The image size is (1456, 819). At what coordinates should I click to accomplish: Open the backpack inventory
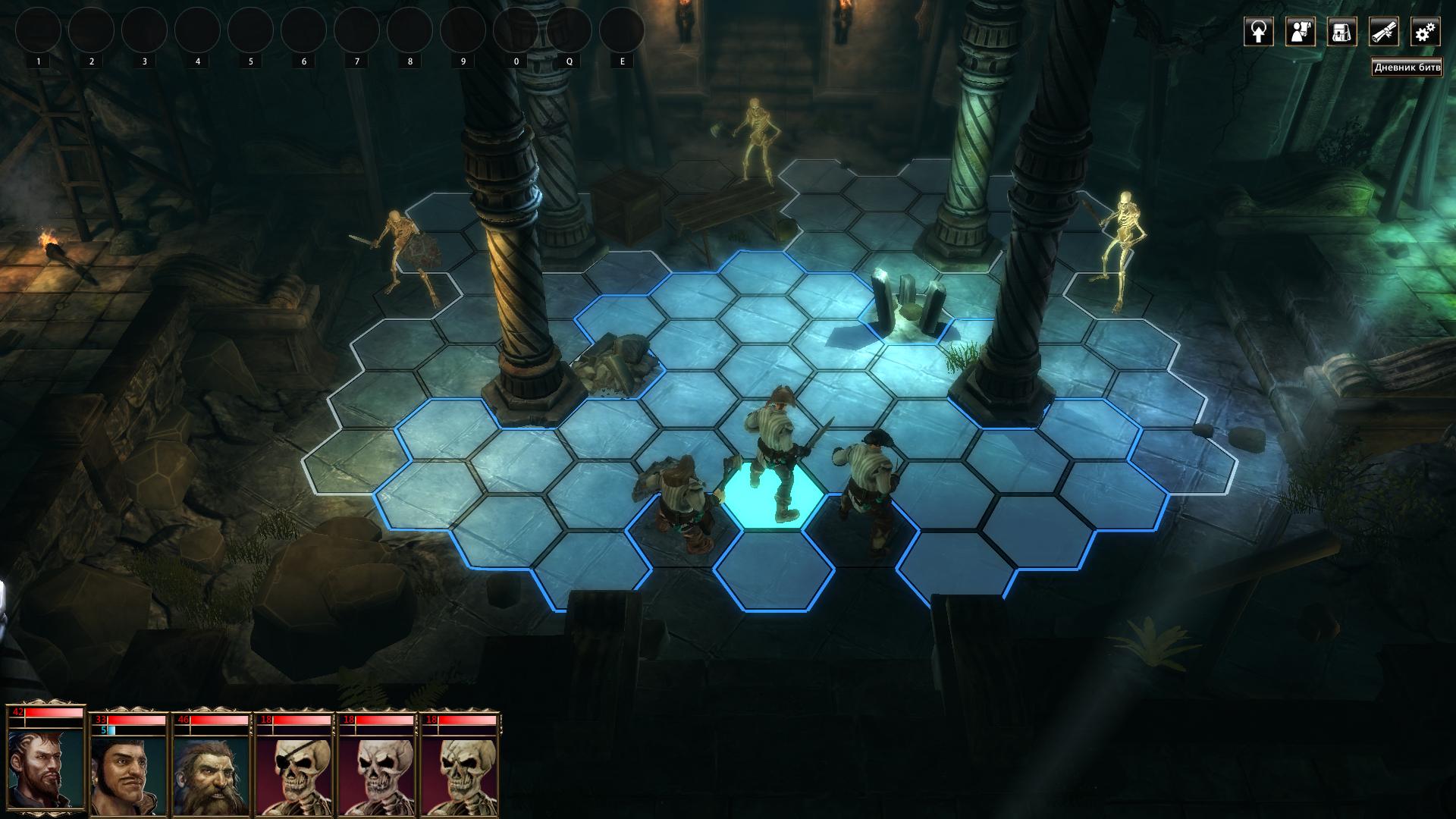click(x=1341, y=32)
